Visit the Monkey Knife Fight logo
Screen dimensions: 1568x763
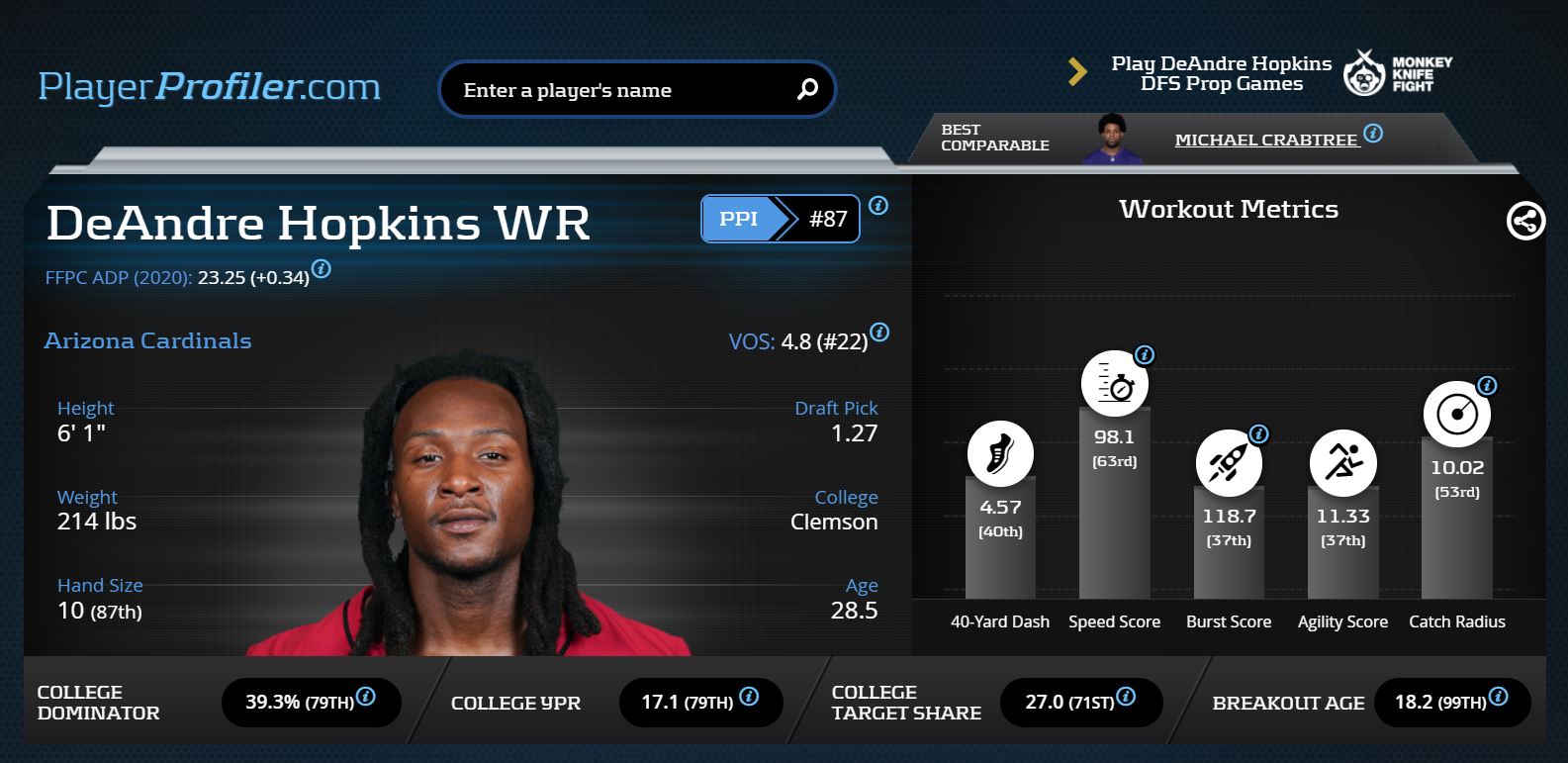(x=1397, y=73)
